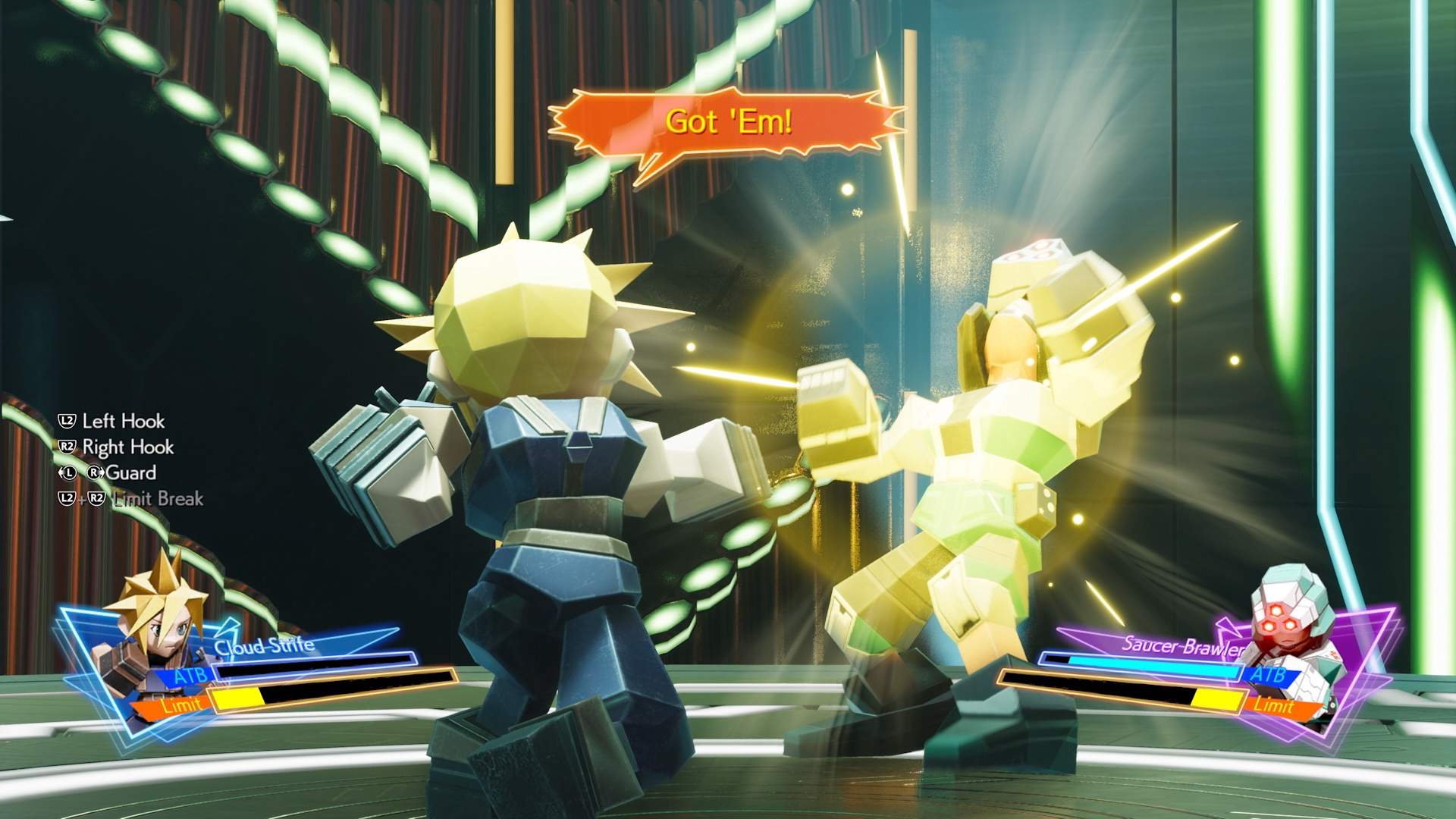Click the R2 button icon beside Right Hook
This screenshot has height=819, width=1456.
(67, 447)
